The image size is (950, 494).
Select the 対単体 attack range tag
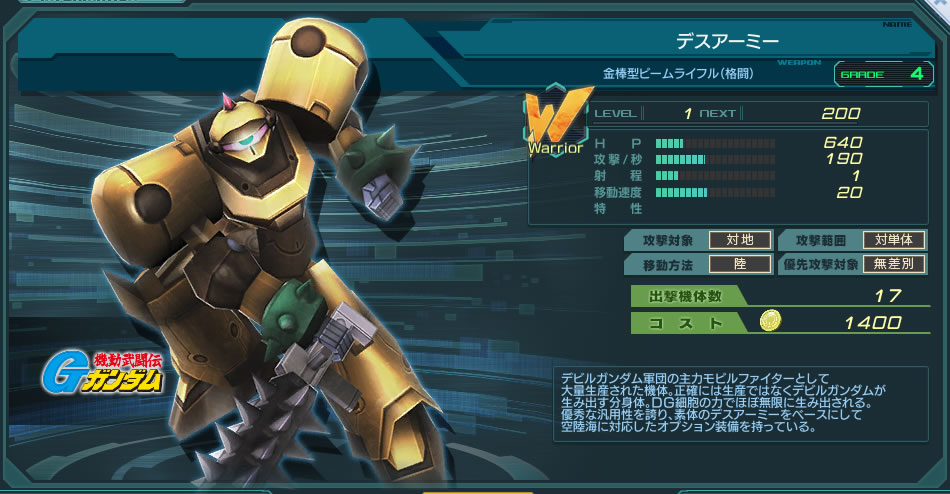point(894,240)
